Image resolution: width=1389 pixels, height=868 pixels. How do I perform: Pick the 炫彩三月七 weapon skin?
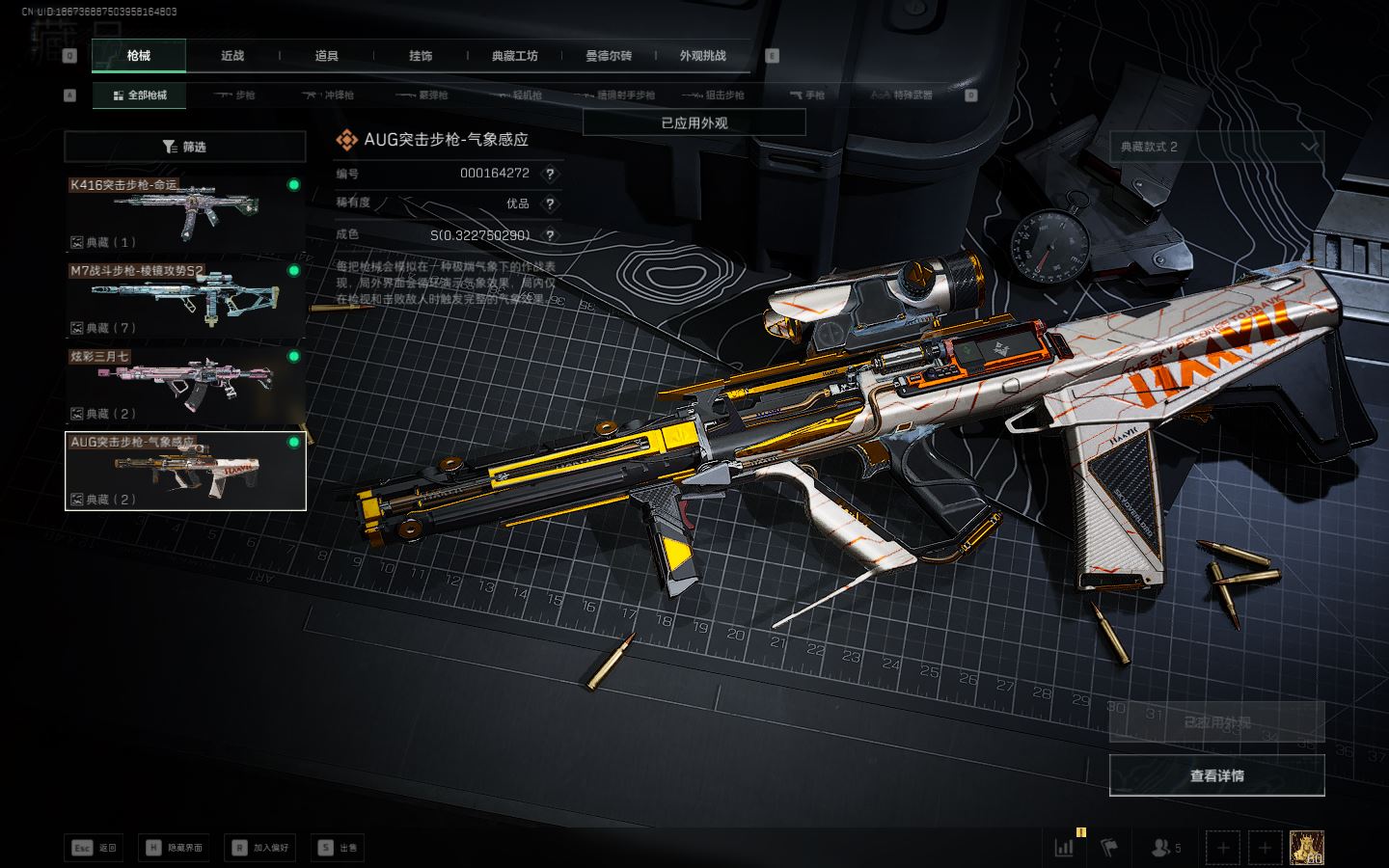tap(184, 384)
